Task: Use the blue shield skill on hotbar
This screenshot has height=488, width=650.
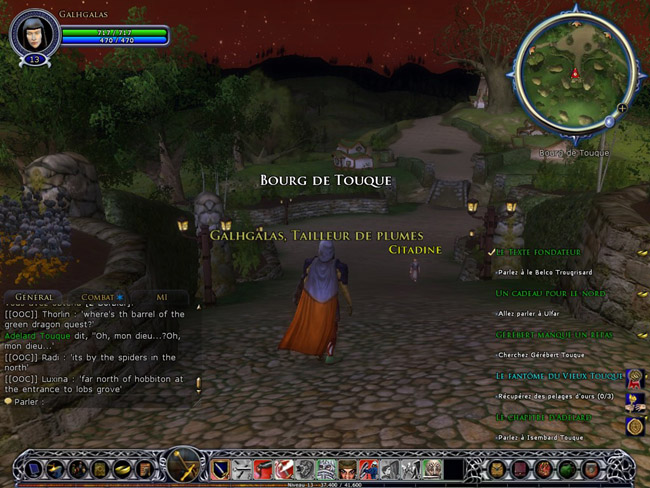Action: tap(220, 468)
